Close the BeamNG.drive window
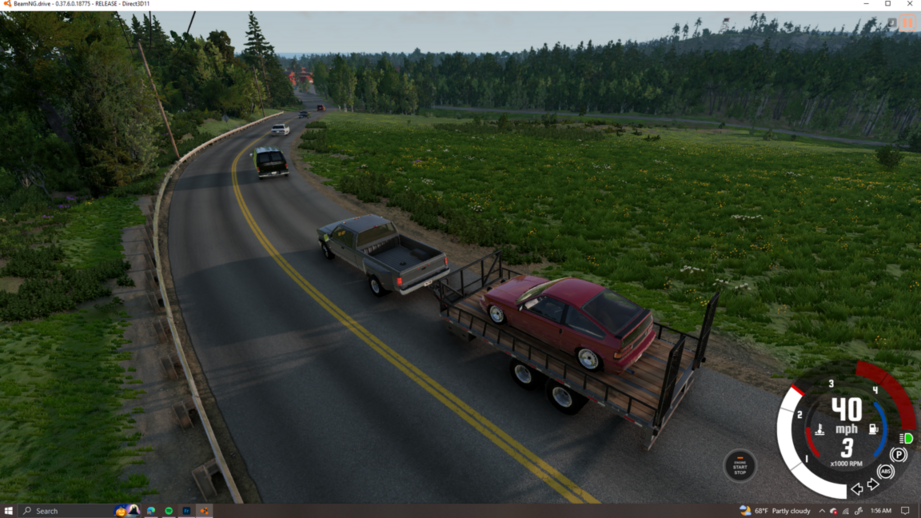The height and width of the screenshot is (518, 921). [909, 4]
